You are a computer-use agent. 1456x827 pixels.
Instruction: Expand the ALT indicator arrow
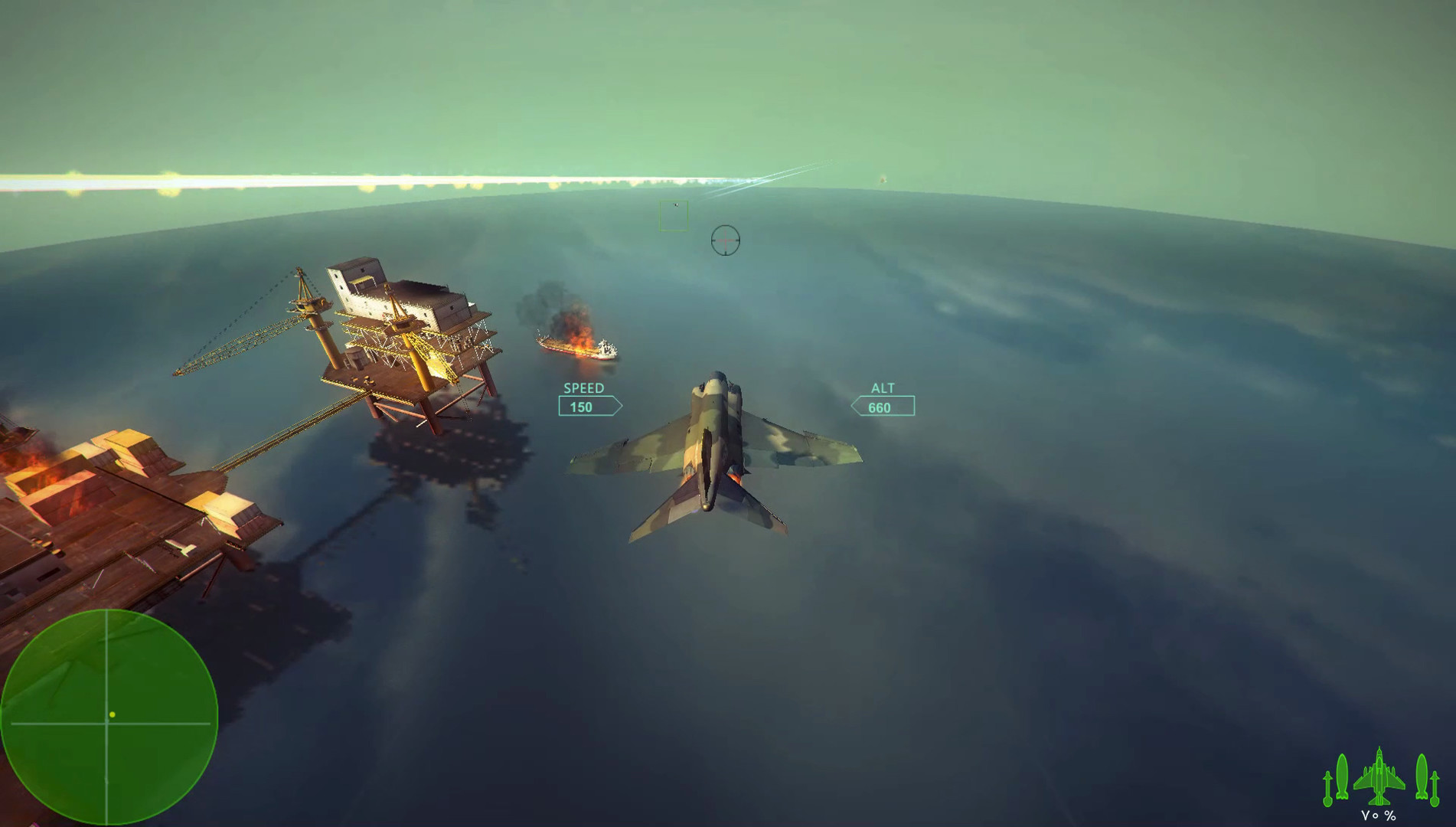pyautogui.click(x=854, y=406)
